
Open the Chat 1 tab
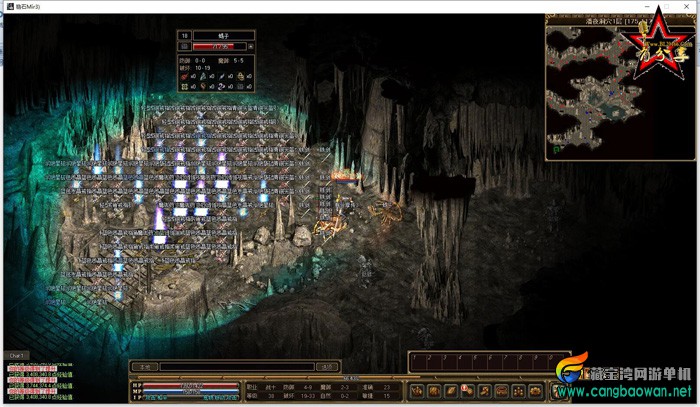(x=16, y=355)
